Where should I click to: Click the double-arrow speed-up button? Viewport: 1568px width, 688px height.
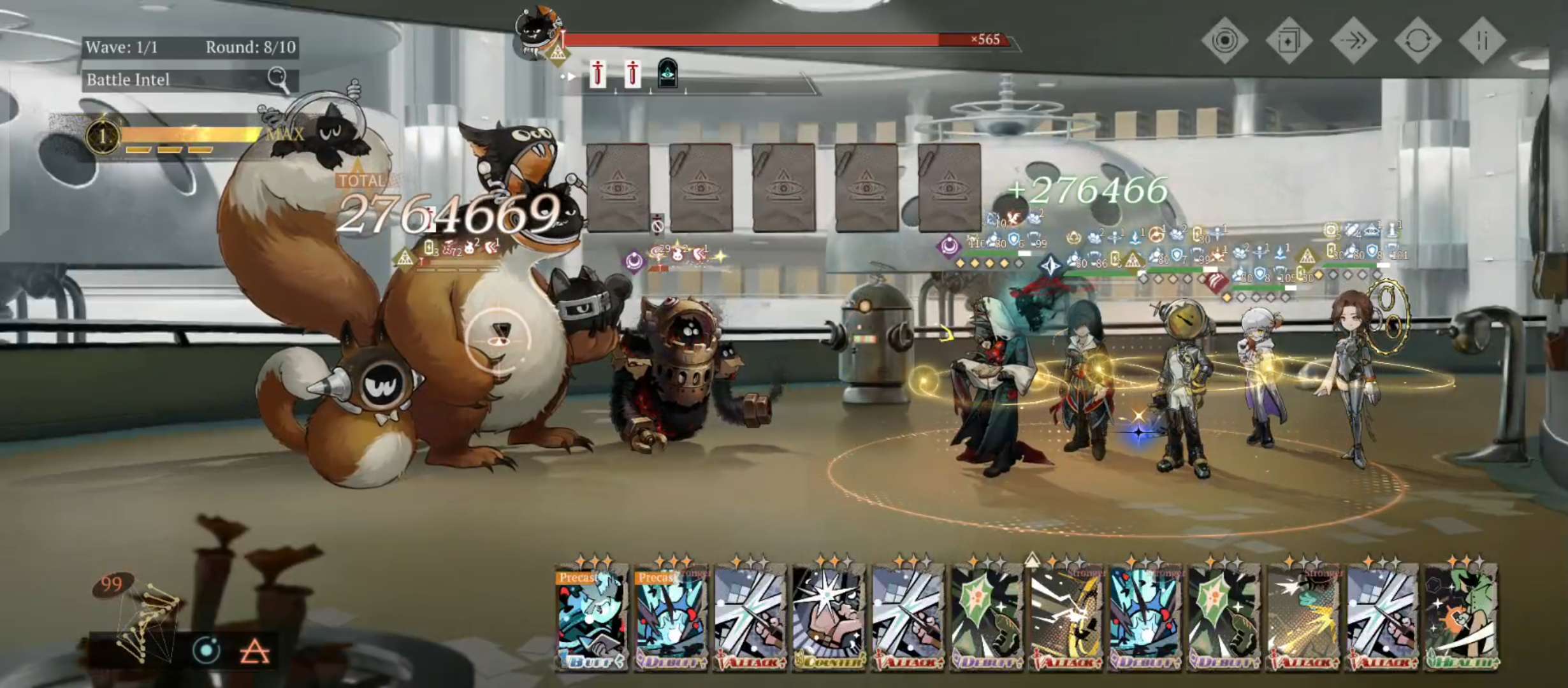1353,41
